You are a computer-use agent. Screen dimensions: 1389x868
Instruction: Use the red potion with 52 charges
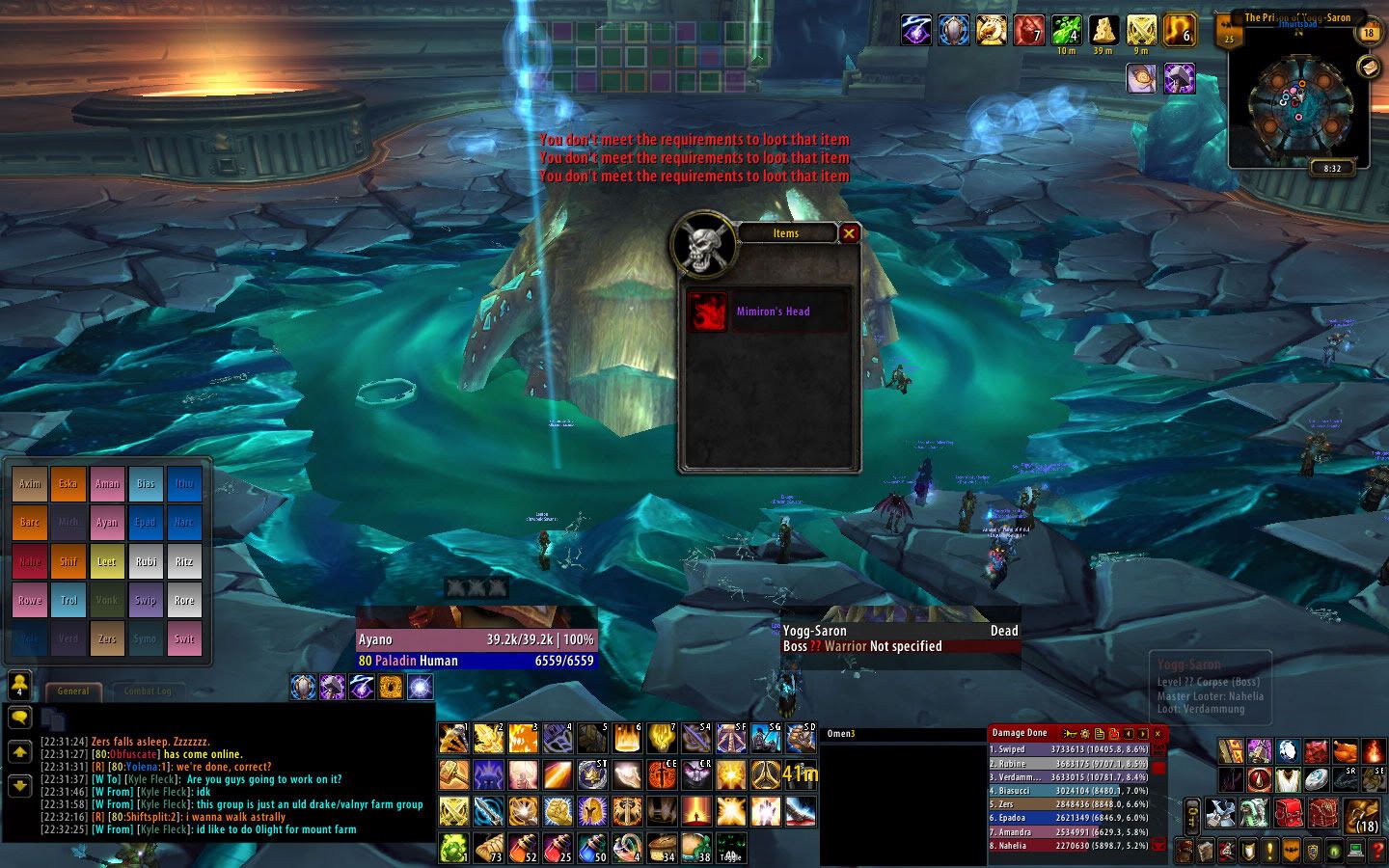(x=524, y=848)
